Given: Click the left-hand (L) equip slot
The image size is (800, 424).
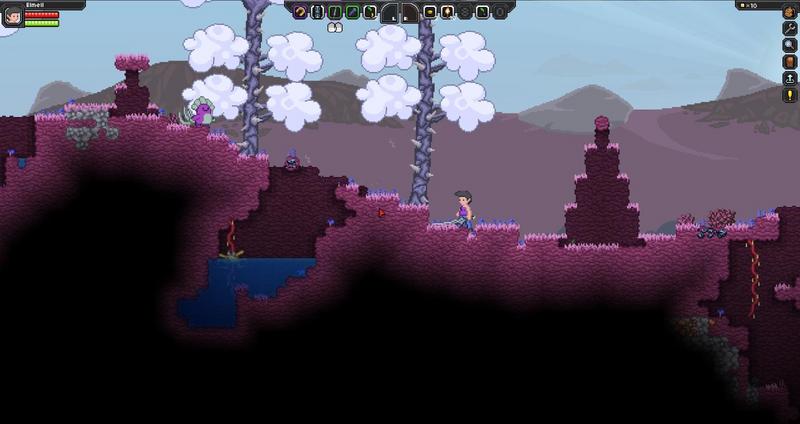Looking at the screenshot, I should [390, 13].
